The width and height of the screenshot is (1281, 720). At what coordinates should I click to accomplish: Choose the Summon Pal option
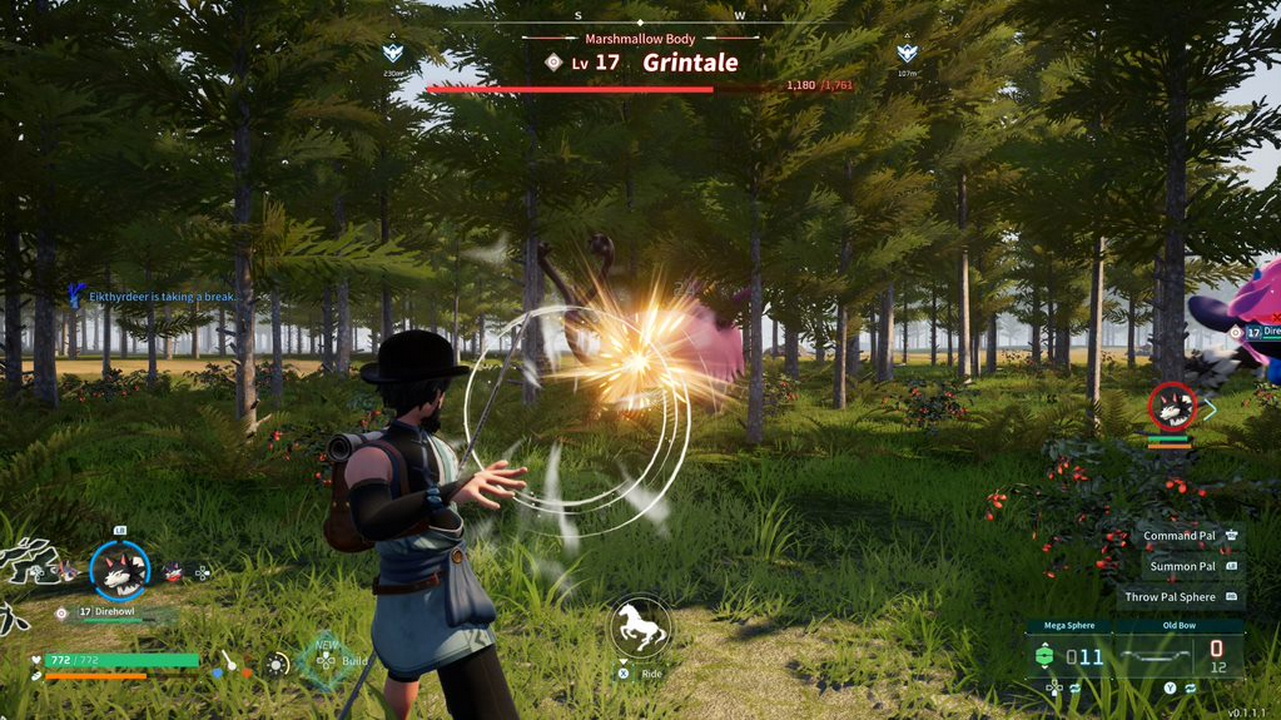coord(1183,566)
